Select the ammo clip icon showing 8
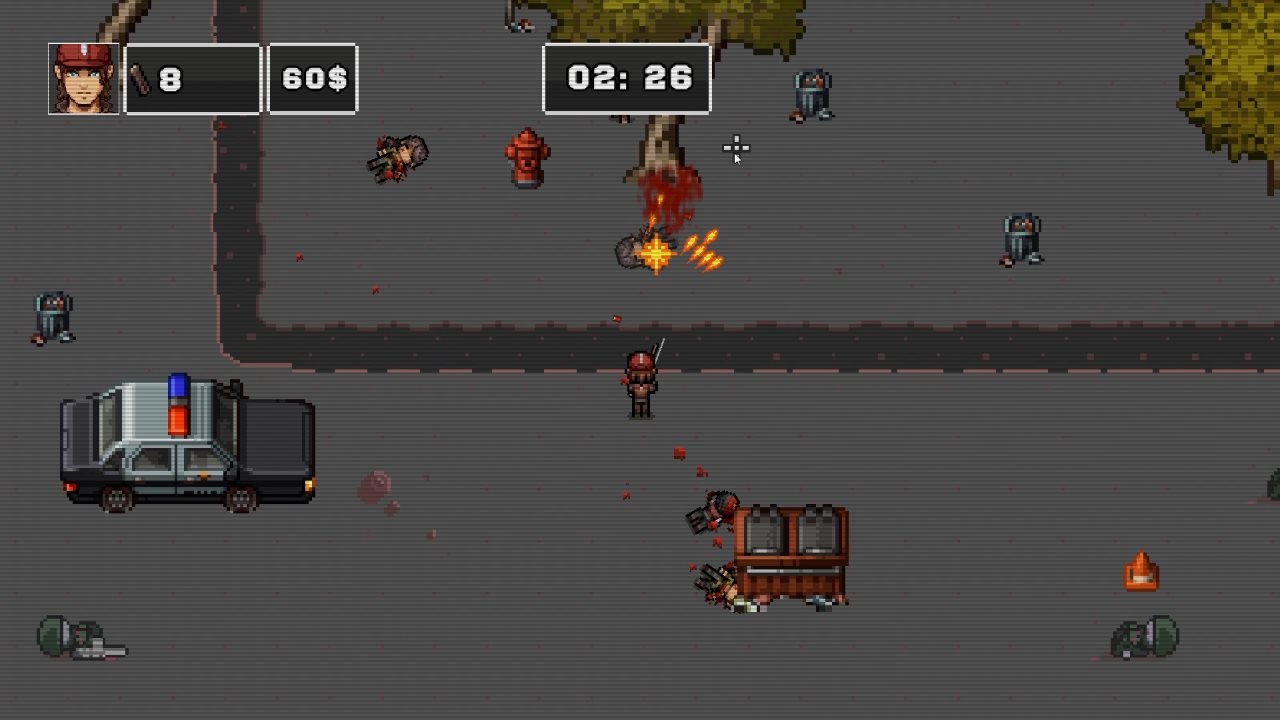 point(146,77)
